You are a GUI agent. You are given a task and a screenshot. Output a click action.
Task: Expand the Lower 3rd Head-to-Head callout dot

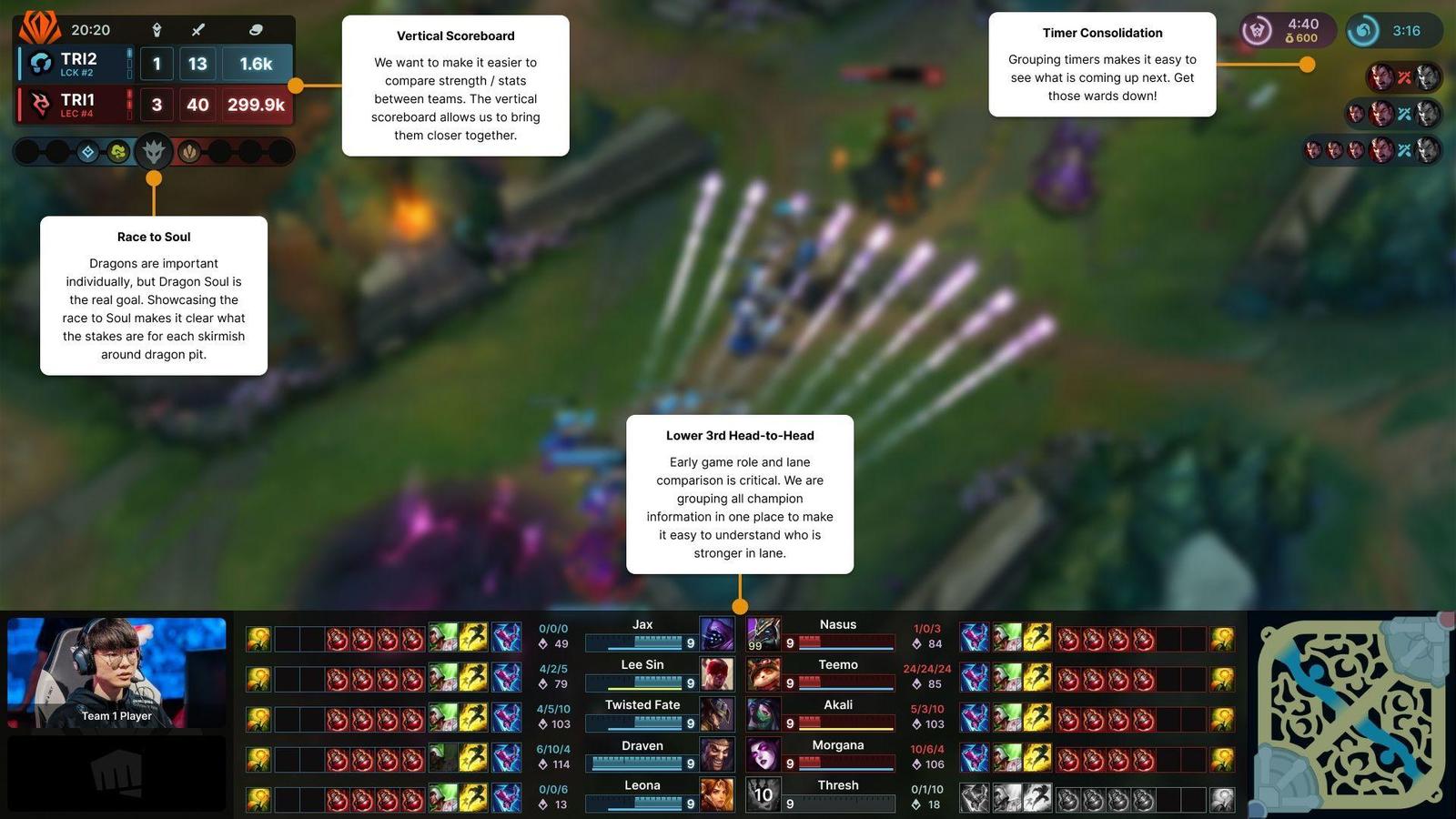(x=739, y=605)
